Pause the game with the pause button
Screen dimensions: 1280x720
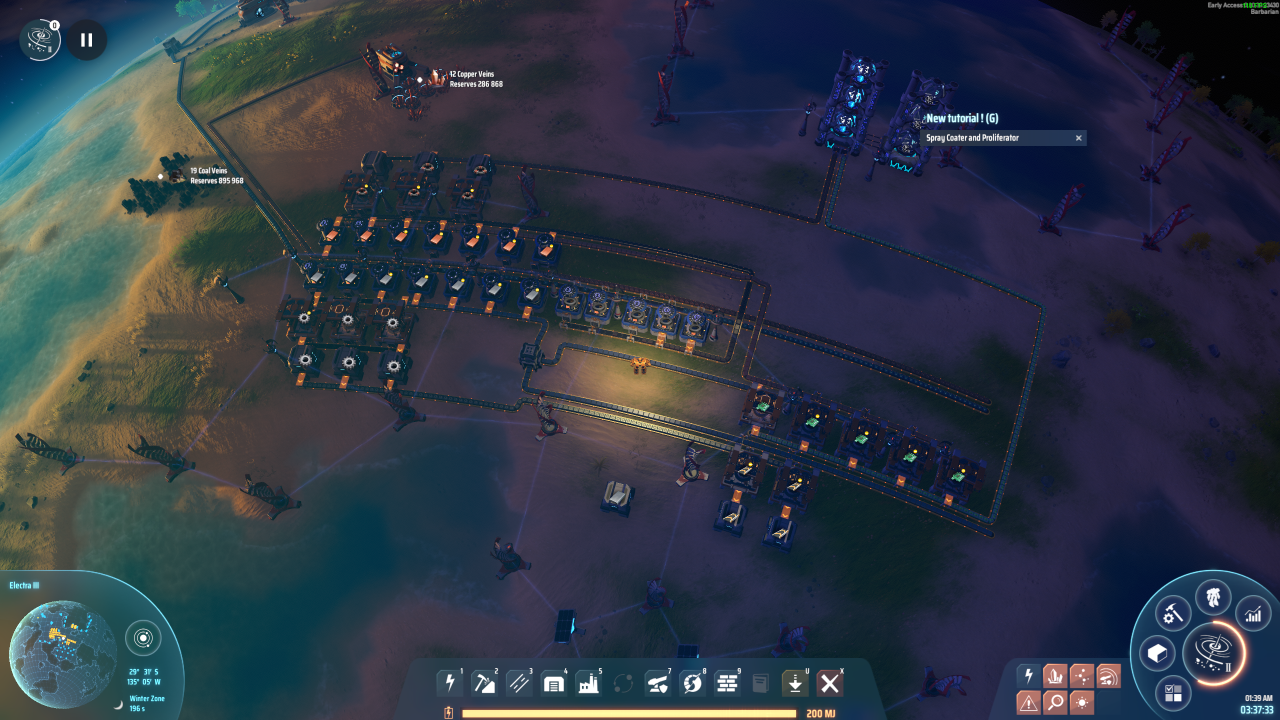coord(87,40)
